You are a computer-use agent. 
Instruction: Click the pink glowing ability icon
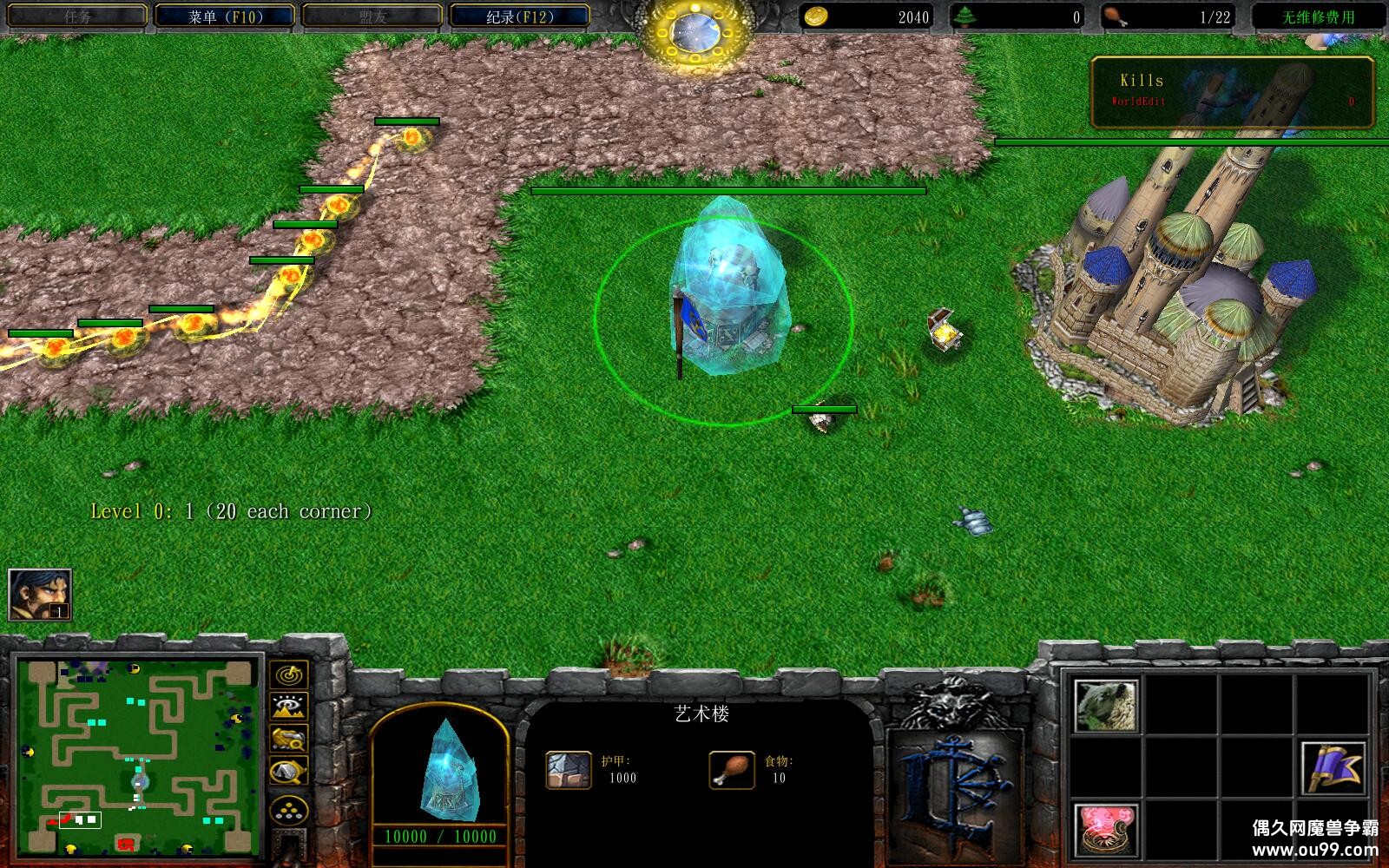[x=1106, y=828]
